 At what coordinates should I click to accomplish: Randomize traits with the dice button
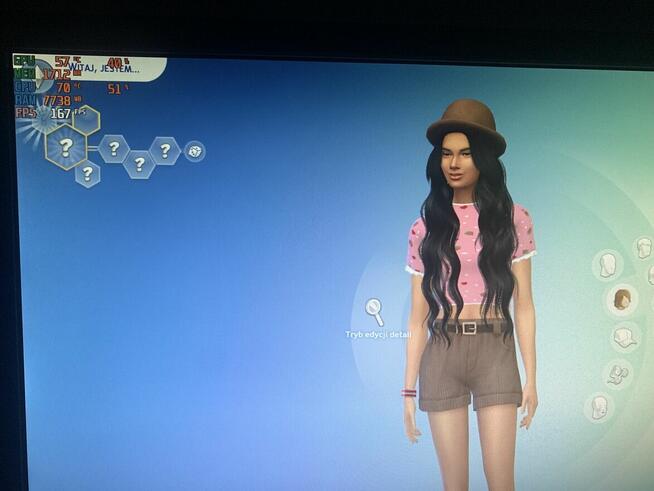tap(194, 151)
